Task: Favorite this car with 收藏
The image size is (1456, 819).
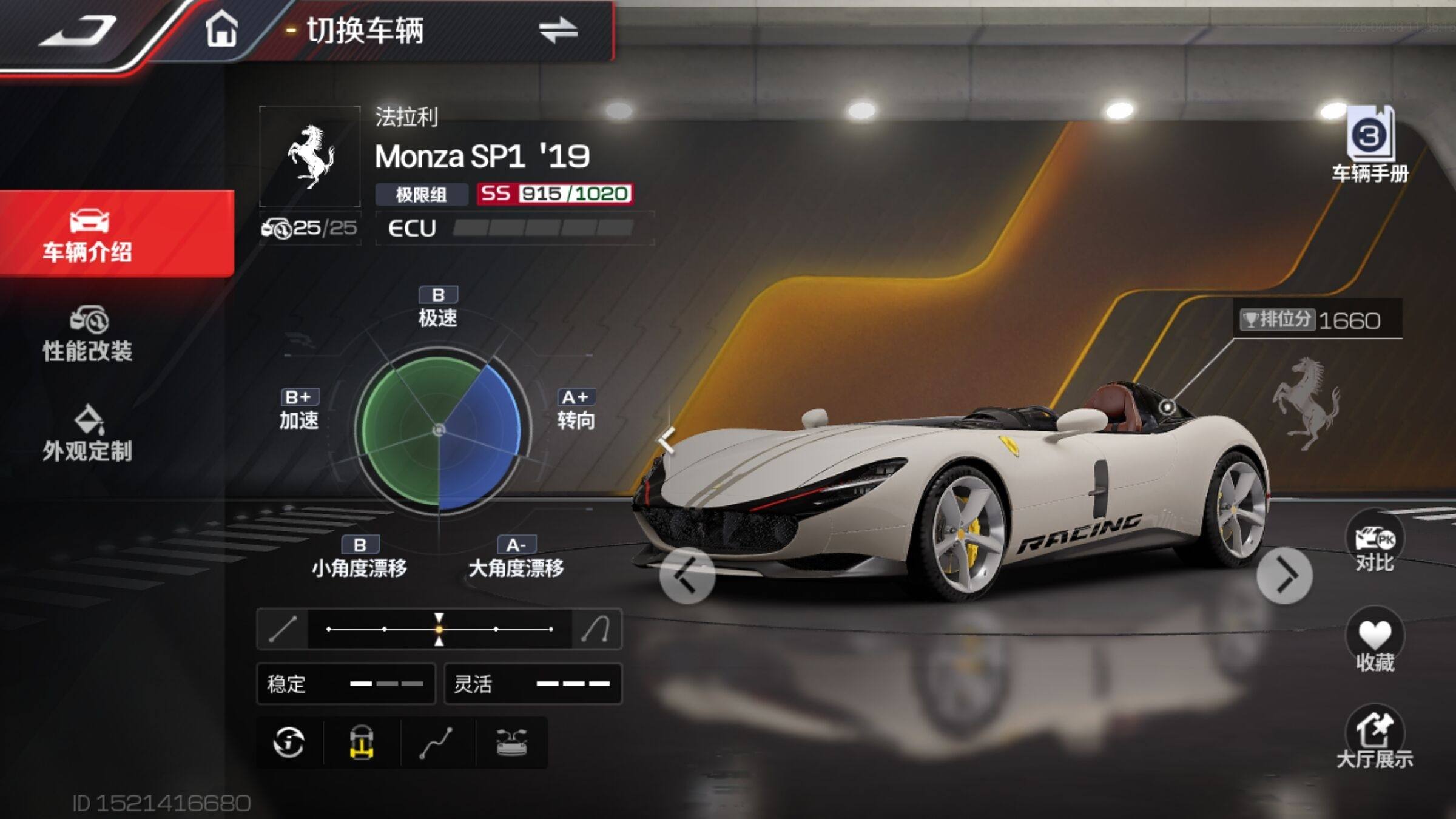Action: point(1375,644)
